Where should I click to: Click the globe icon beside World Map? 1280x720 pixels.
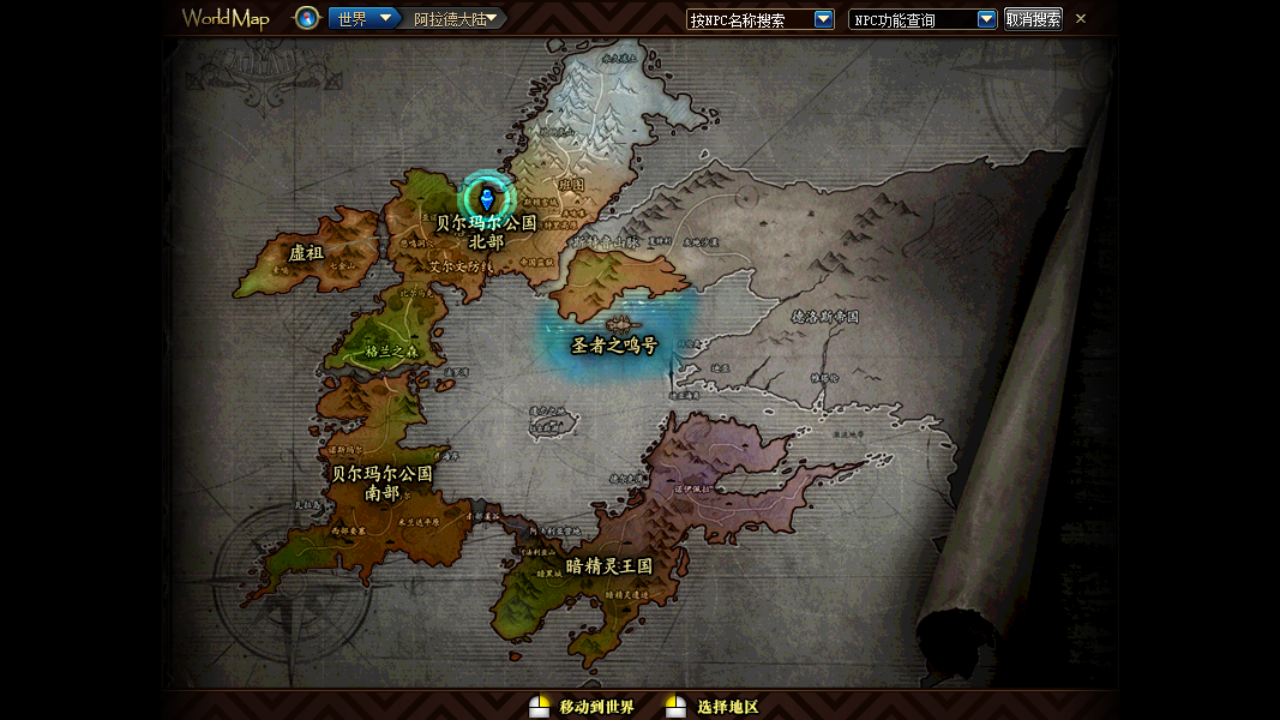pos(307,18)
